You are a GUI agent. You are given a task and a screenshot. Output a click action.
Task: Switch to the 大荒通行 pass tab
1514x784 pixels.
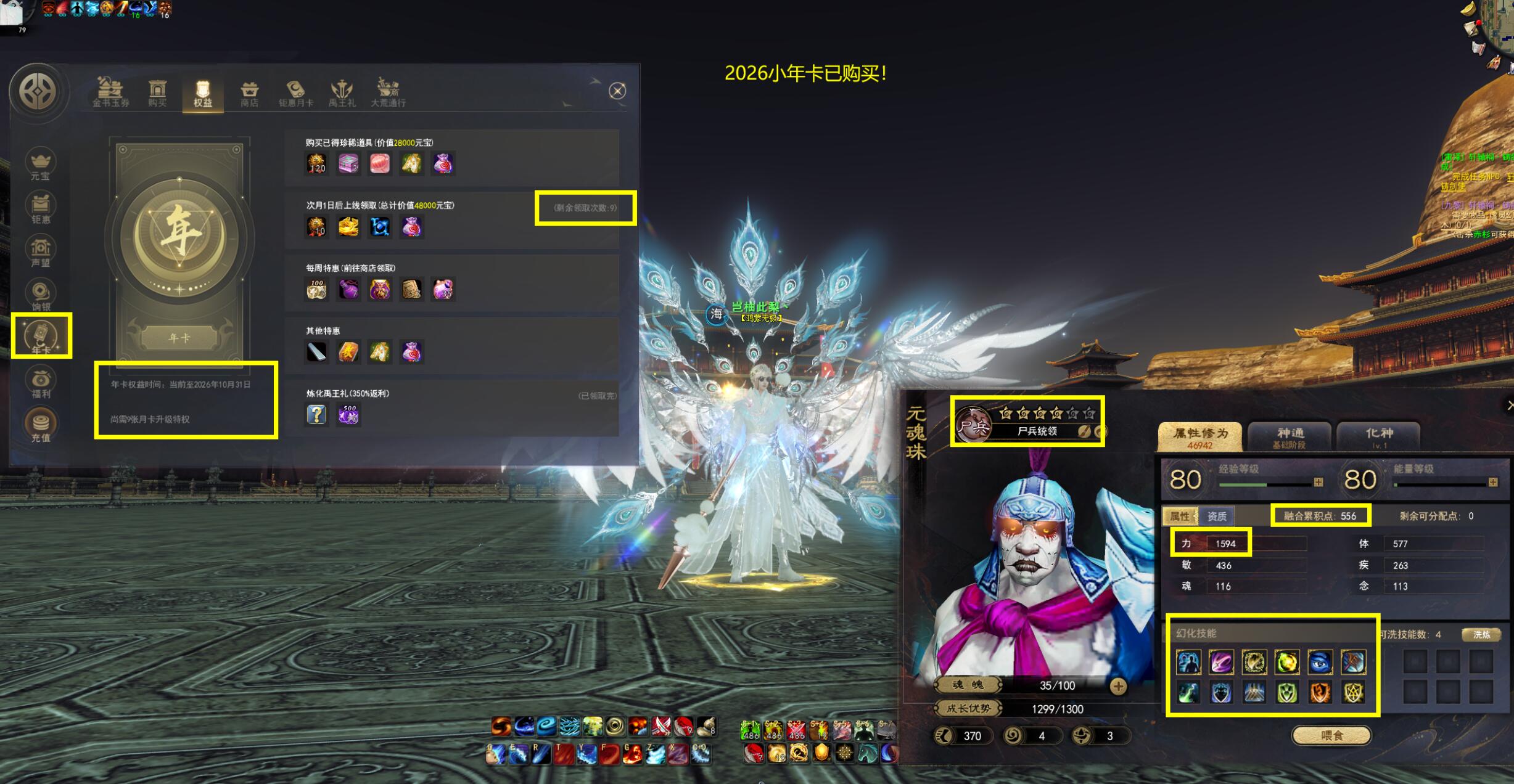[388, 94]
